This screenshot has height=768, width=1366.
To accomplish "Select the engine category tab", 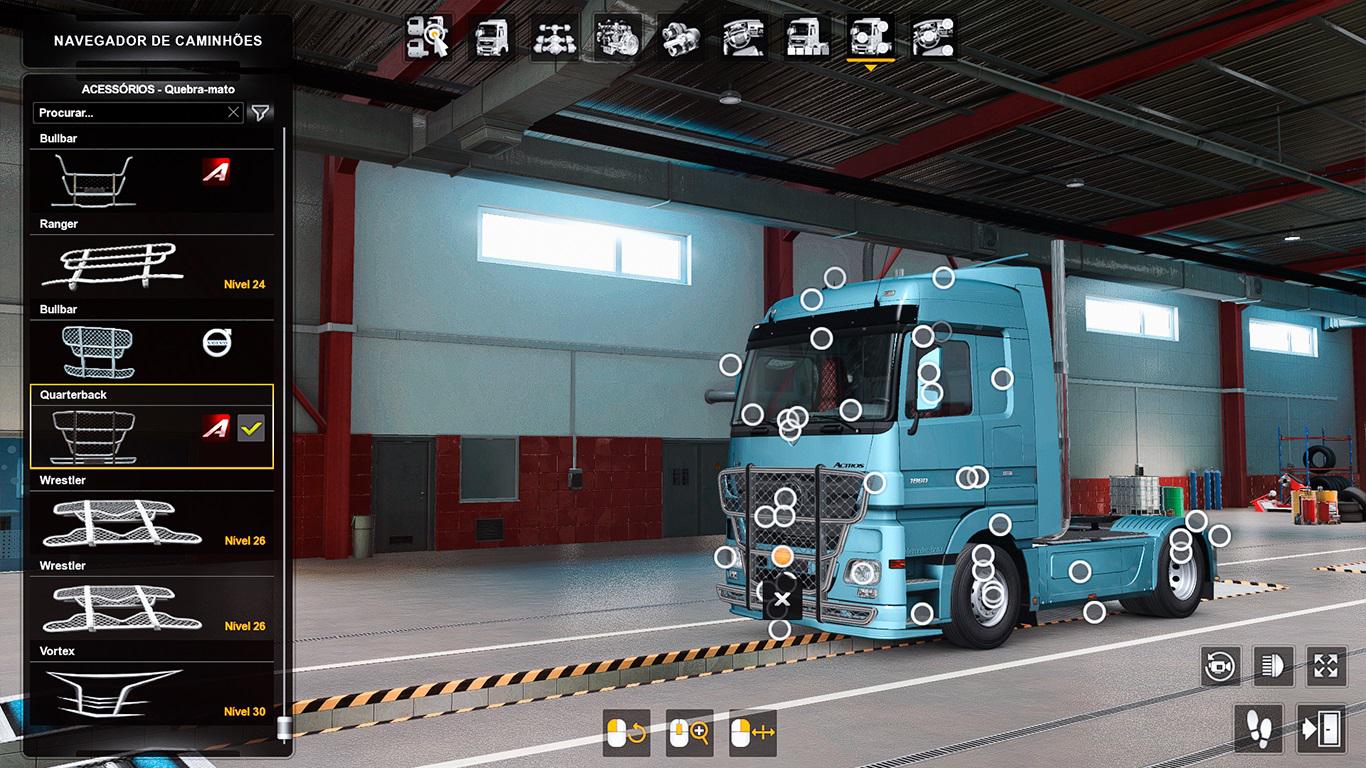I will (x=617, y=38).
